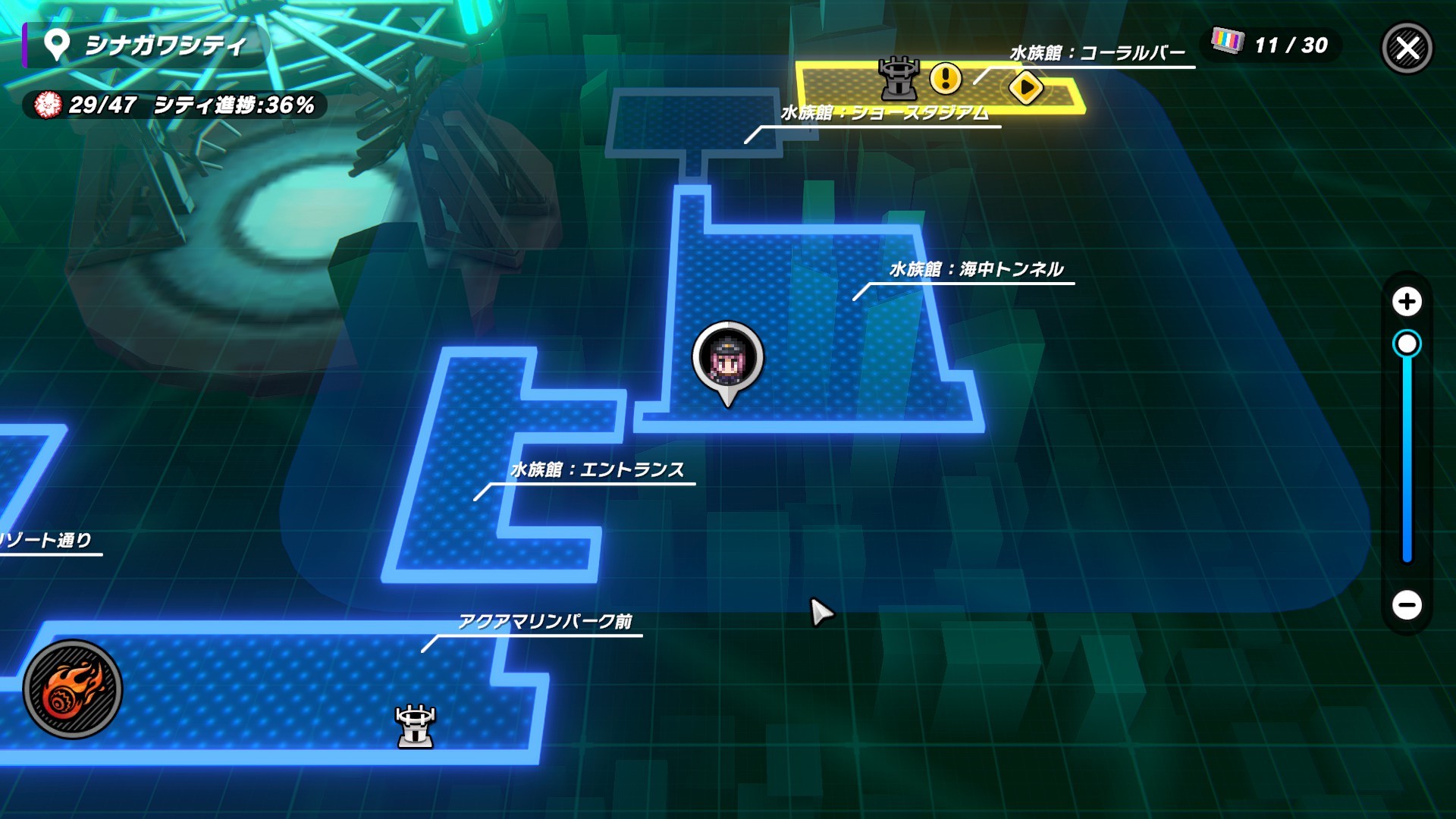The height and width of the screenshot is (819, 1456).
Task: Select the yellow diamond arrow marker
Action: [1026, 88]
